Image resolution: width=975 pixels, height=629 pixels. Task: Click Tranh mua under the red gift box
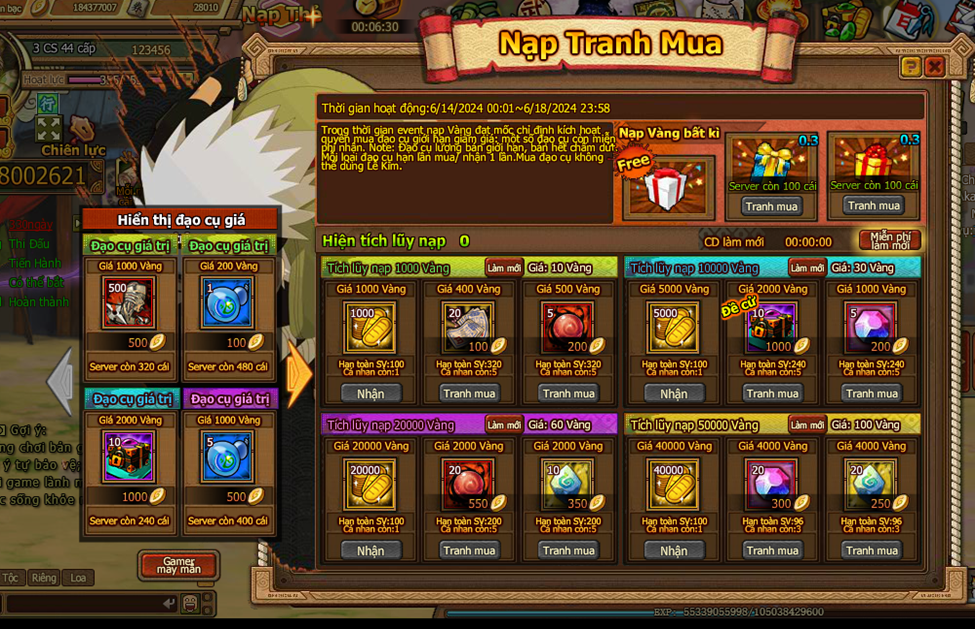(873, 205)
